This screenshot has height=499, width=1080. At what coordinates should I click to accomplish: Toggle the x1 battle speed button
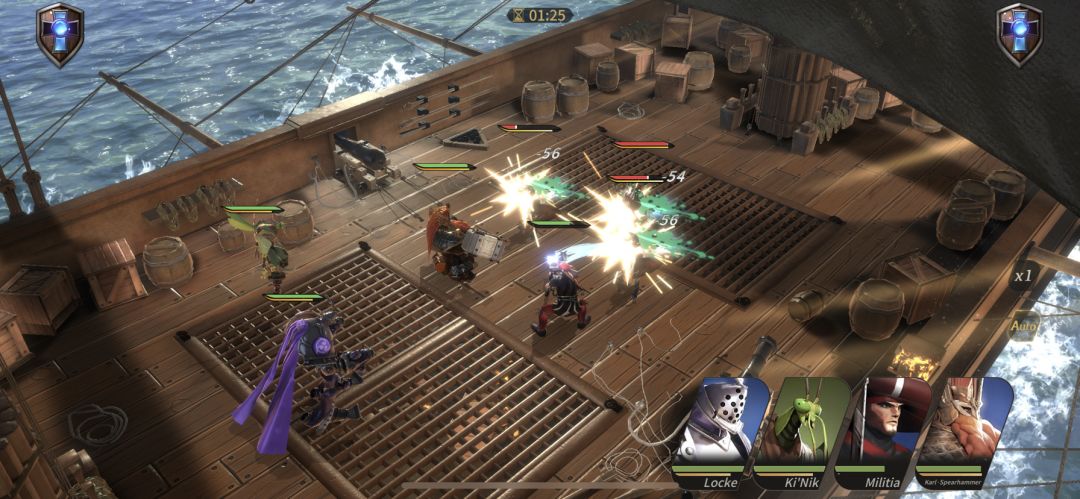pyautogui.click(x=1022, y=276)
